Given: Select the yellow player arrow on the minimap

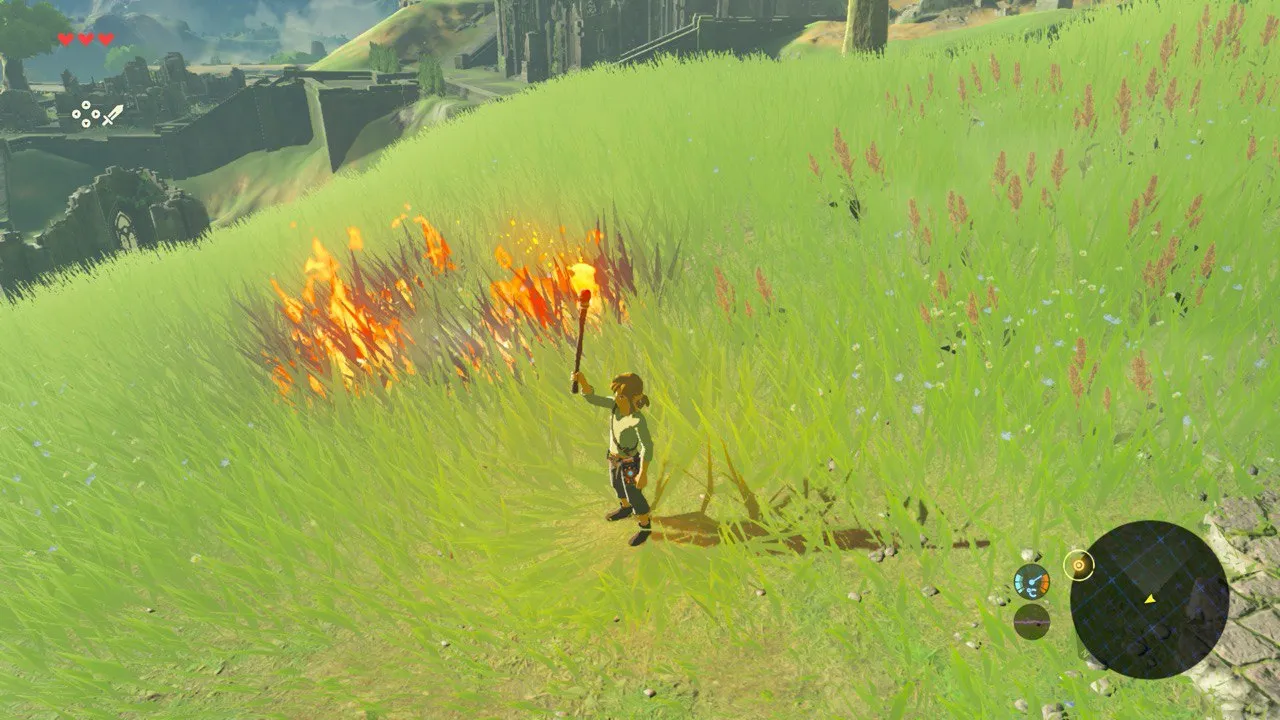Looking at the screenshot, I should pyautogui.click(x=1150, y=598).
